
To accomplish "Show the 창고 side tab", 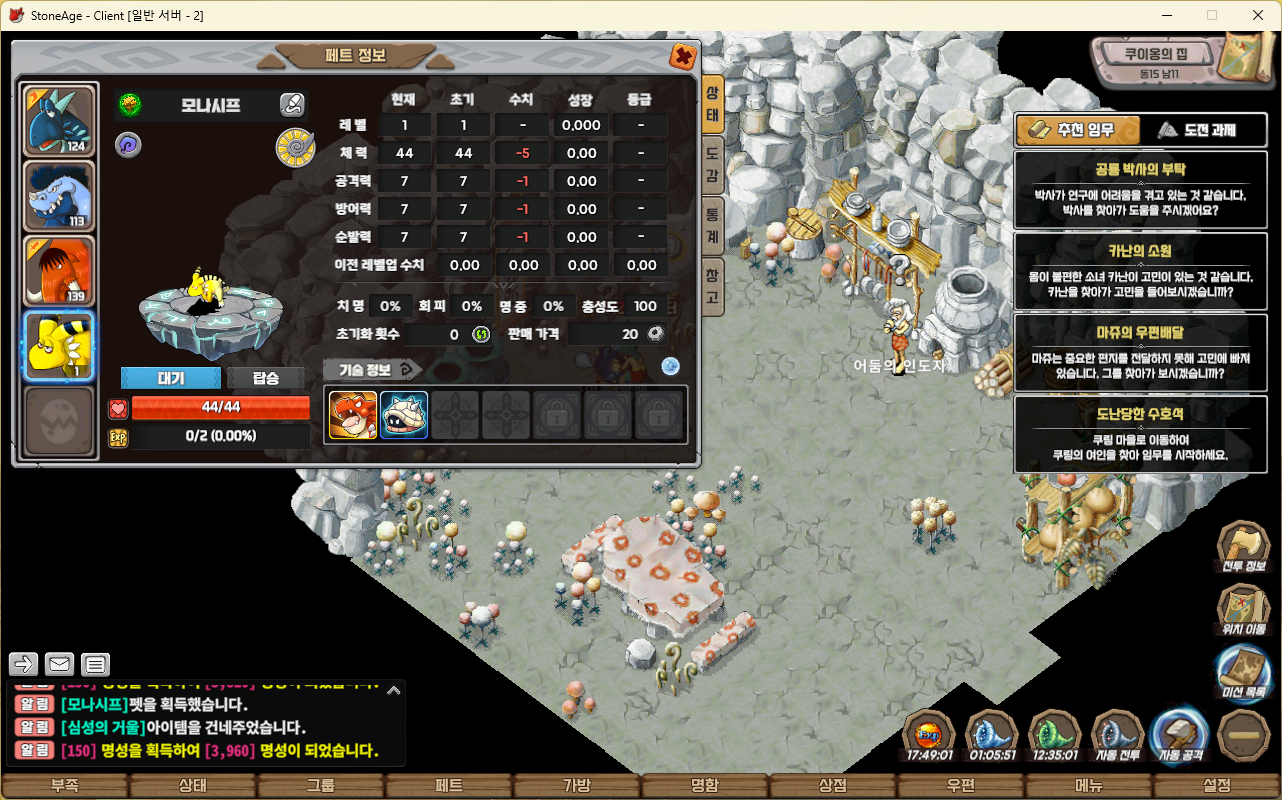I will [x=712, y=284].
